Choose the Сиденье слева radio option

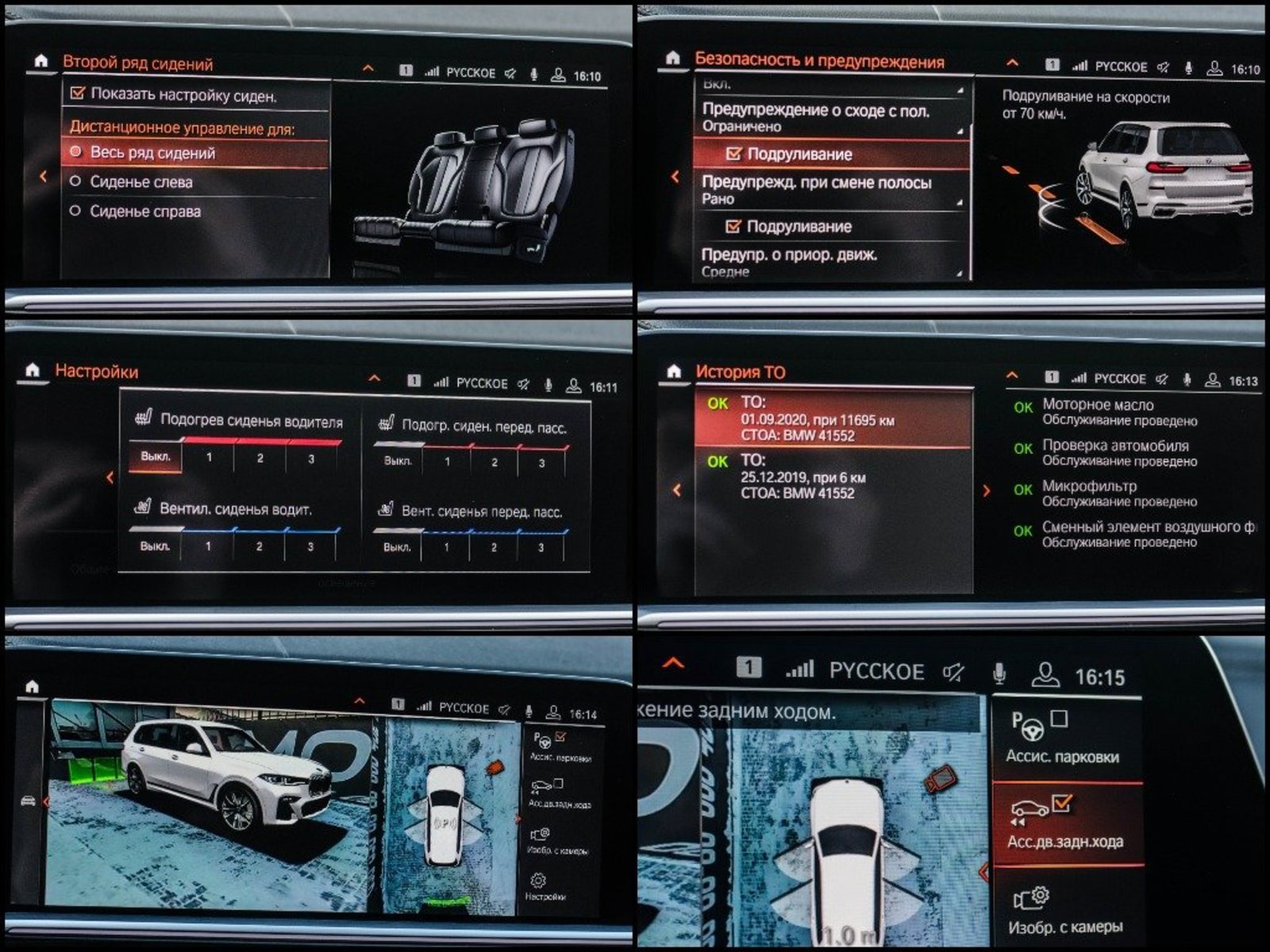(140, 182)
